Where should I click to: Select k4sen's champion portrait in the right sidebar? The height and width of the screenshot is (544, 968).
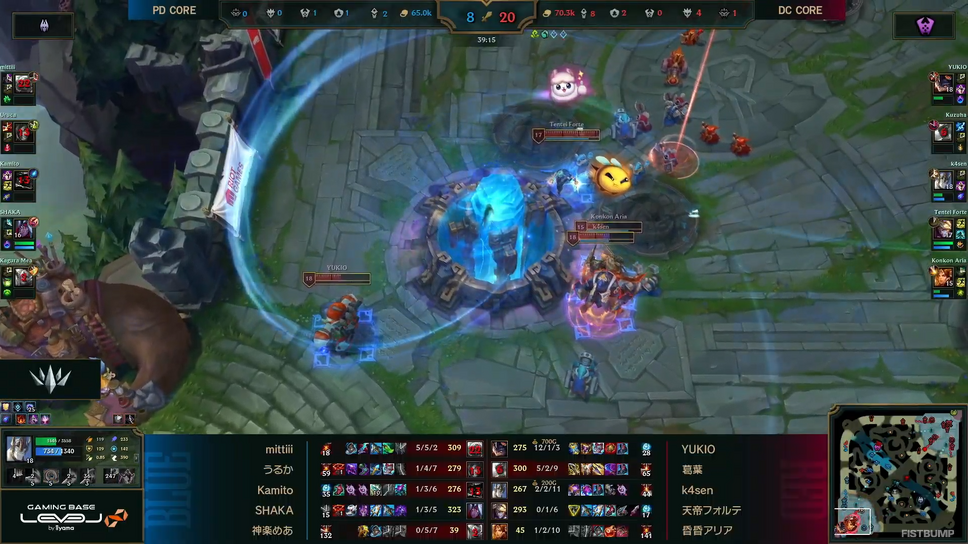click(x=943, y=181)
